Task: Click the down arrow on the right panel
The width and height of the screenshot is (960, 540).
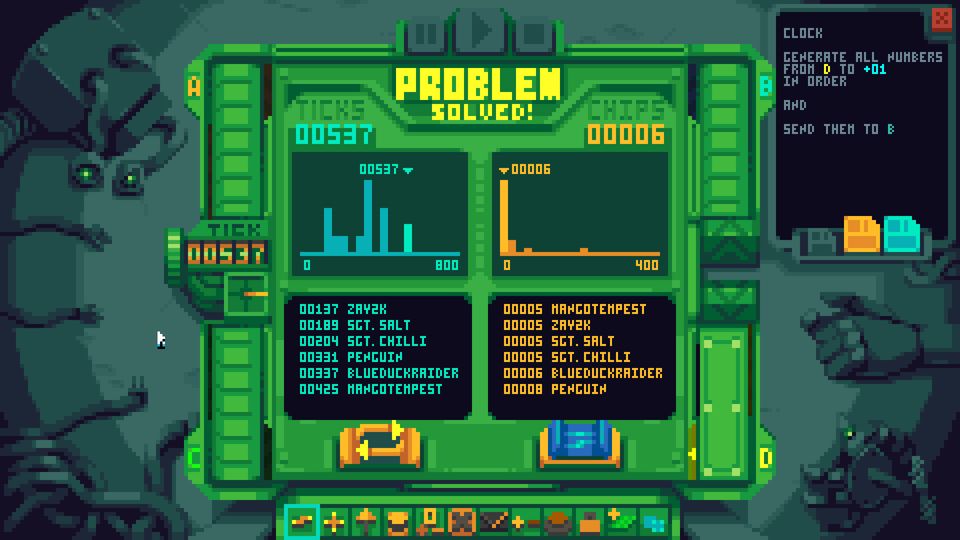Action: click(x=728, y=297)
